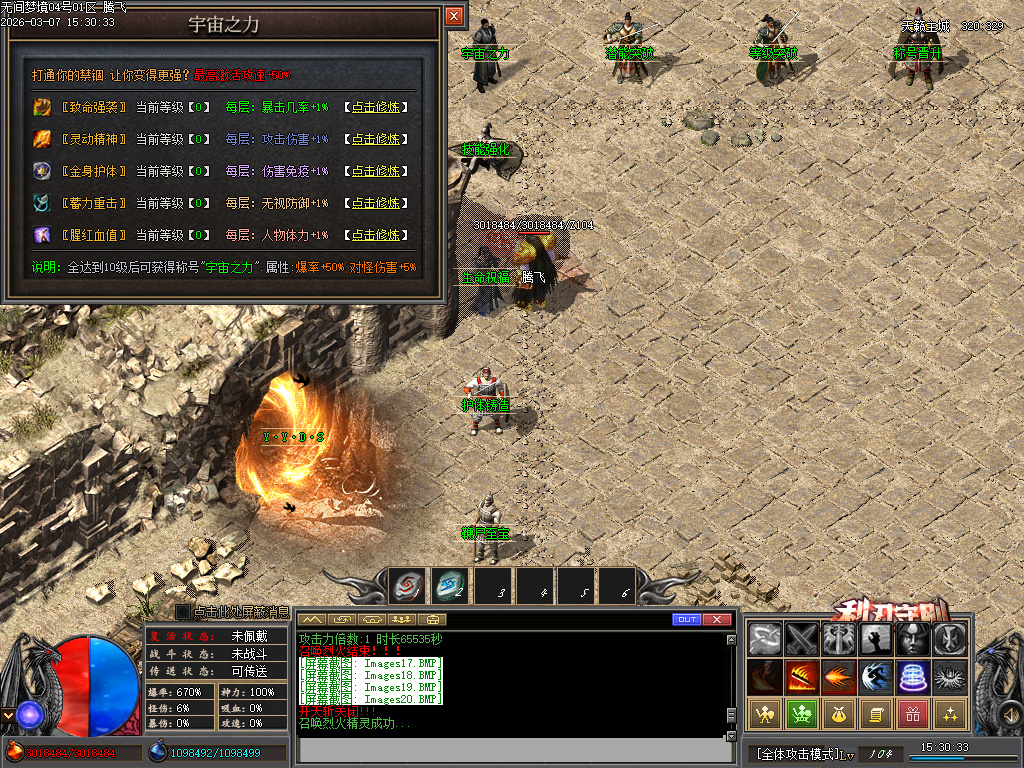Use the red swirl rune in hotbar slot 1
Image resolution: width=1024 pixels, height=768 pixels.
tap(408, 586)
